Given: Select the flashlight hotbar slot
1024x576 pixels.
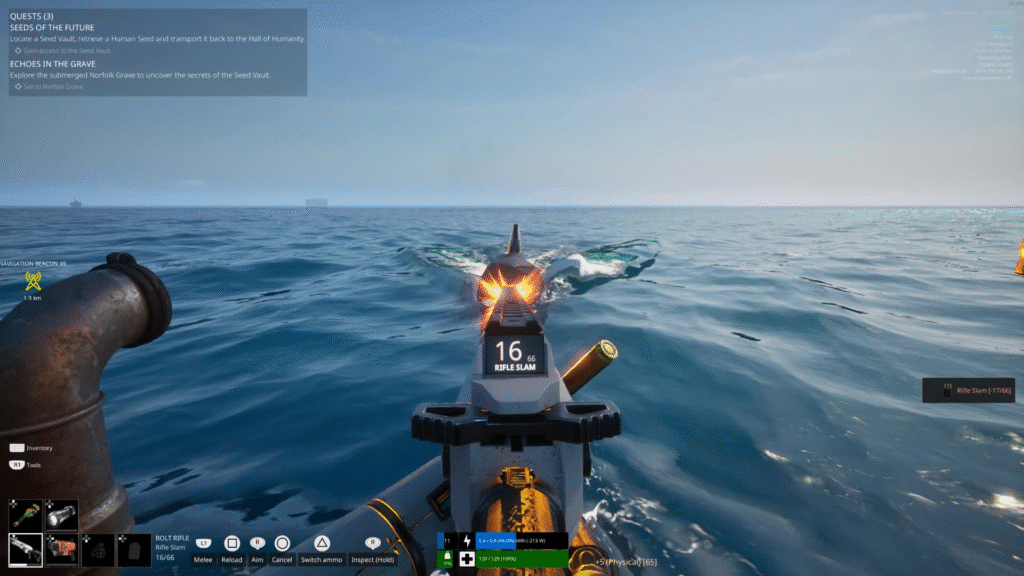Looking at the screenshot, I should pyautogui.click(x=62, y=515).
